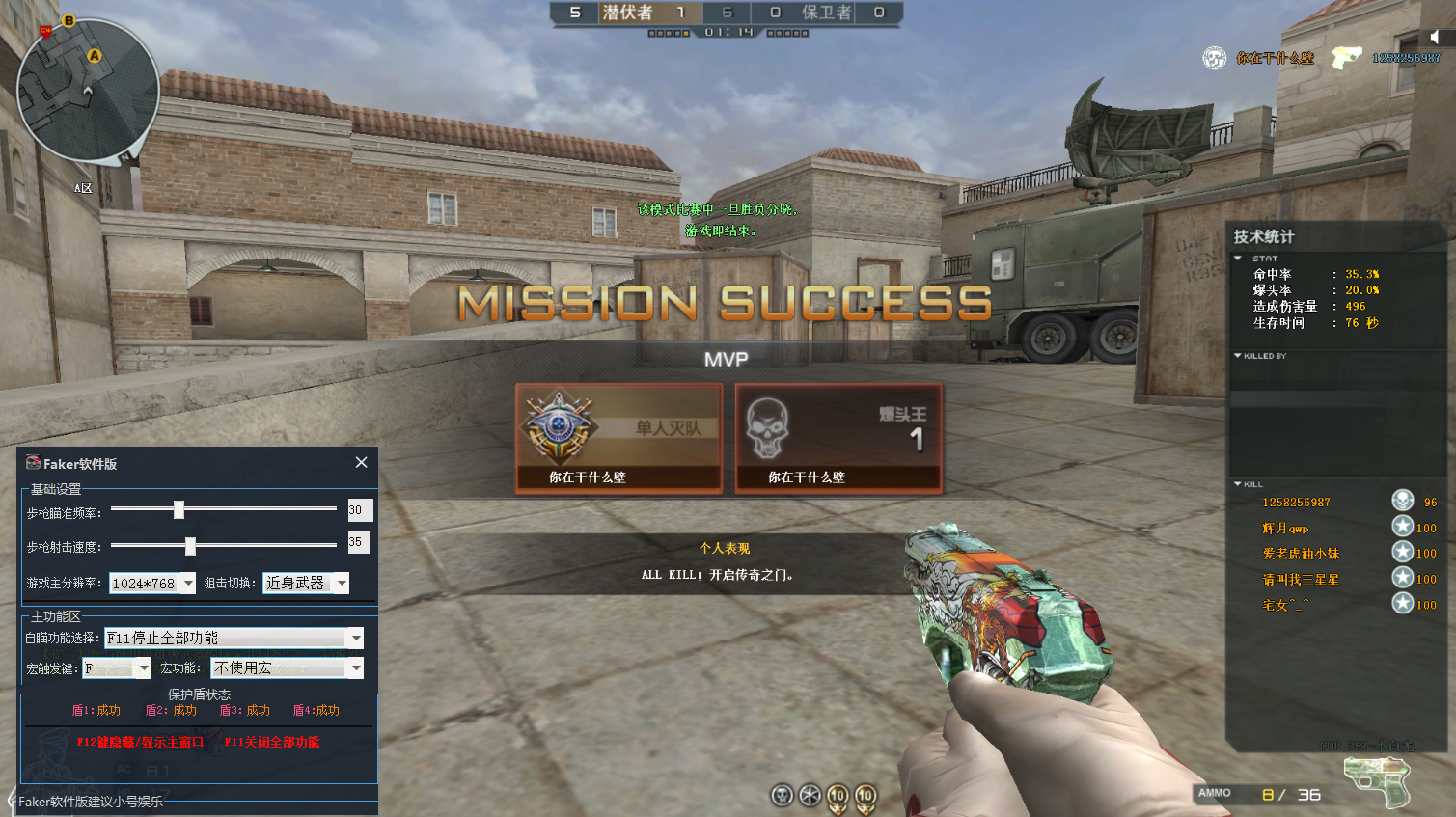The height and width of the screenshot is (817, 1456).
Task: Adjust the 步枪瞄准频率 slider handle
Action: pyautogui.click(x=179, y=509)
